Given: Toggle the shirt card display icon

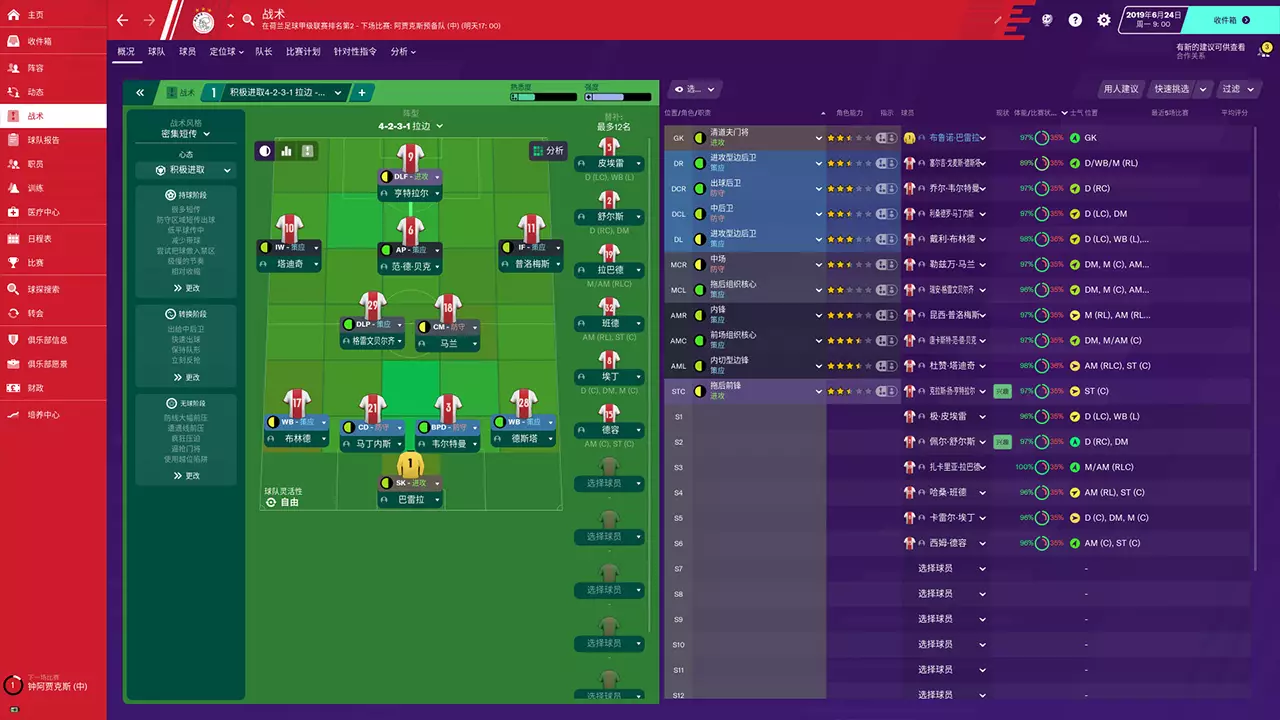Looking at the screenshot, I should (307, 150).
